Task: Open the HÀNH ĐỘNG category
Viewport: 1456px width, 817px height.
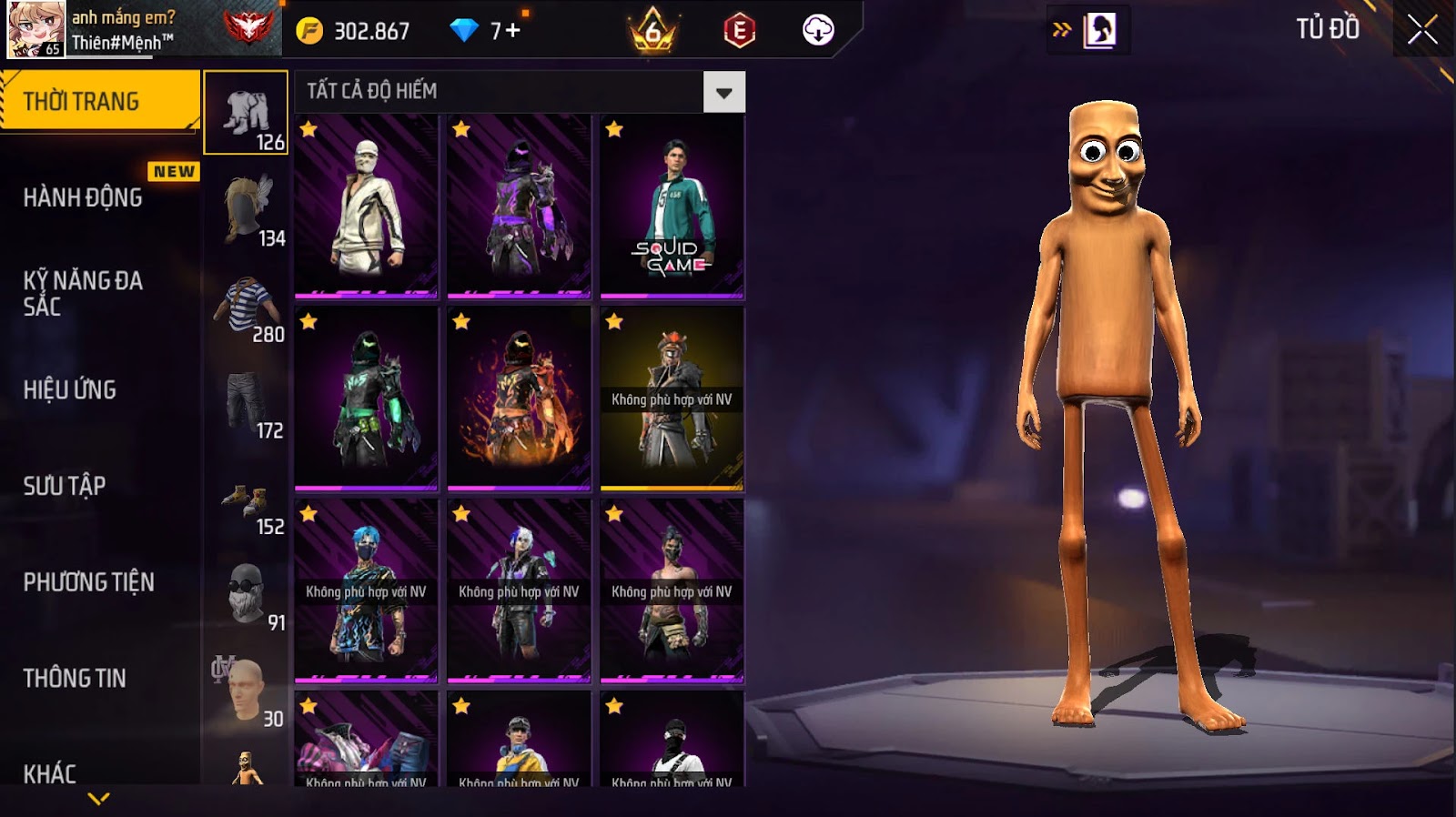Action: pos(83,197)
